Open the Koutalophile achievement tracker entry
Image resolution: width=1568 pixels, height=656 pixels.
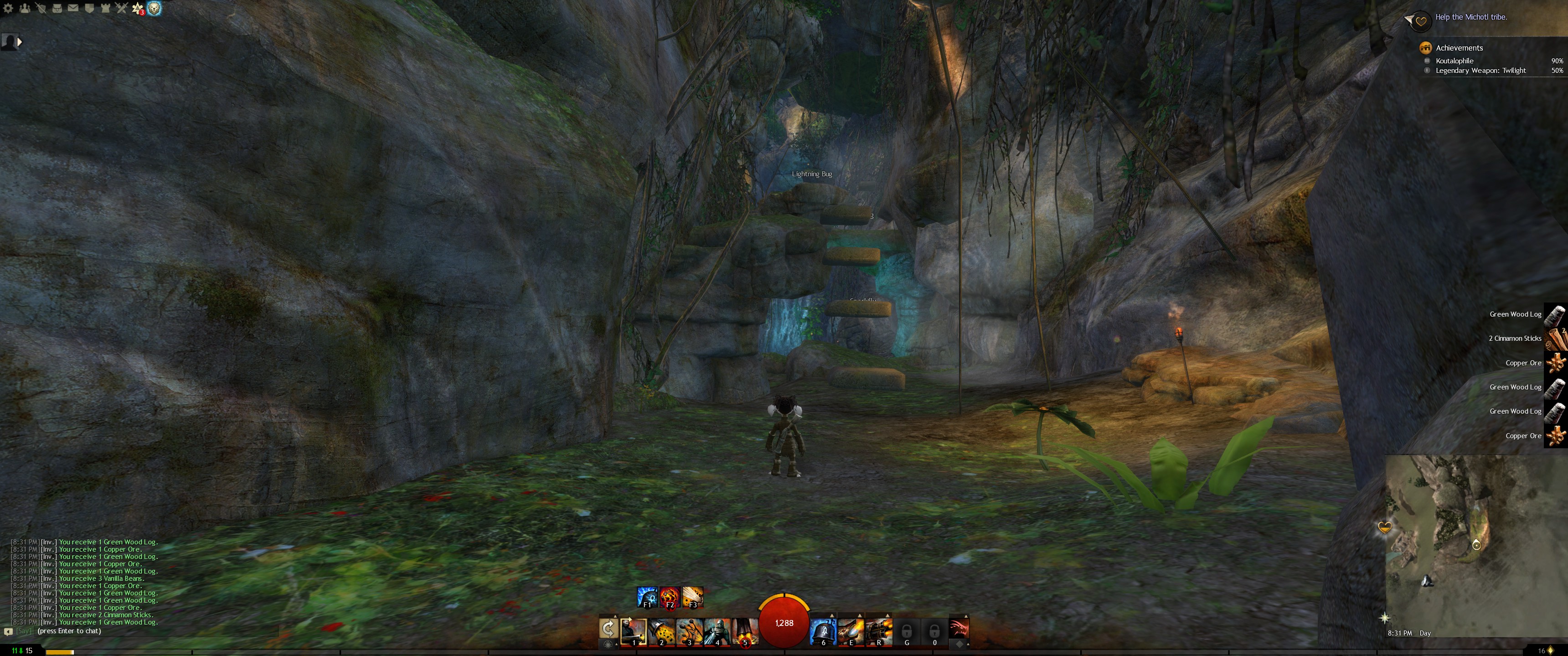(x=1454, y=61)
